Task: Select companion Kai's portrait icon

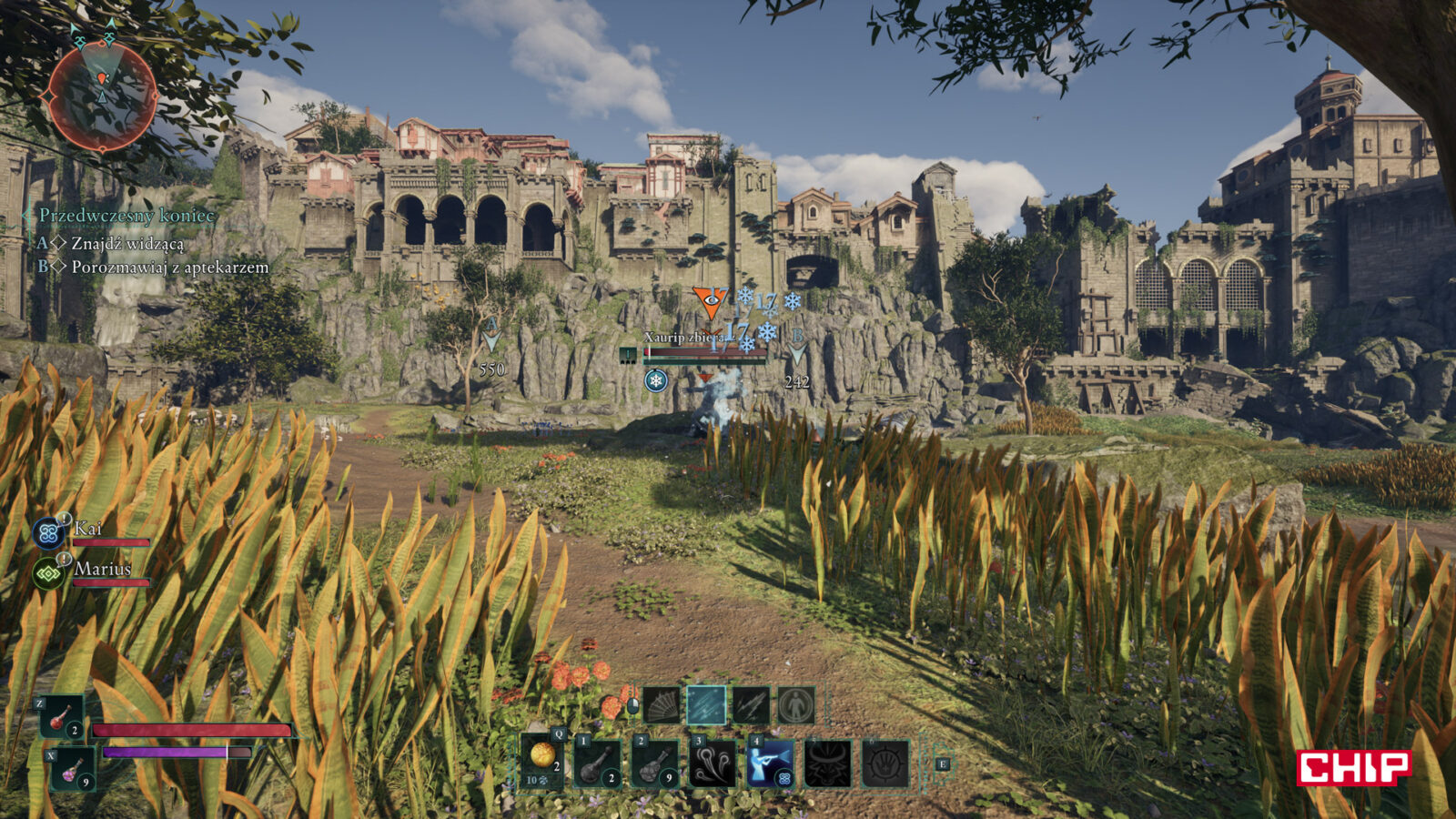Action: coord(47,532)
